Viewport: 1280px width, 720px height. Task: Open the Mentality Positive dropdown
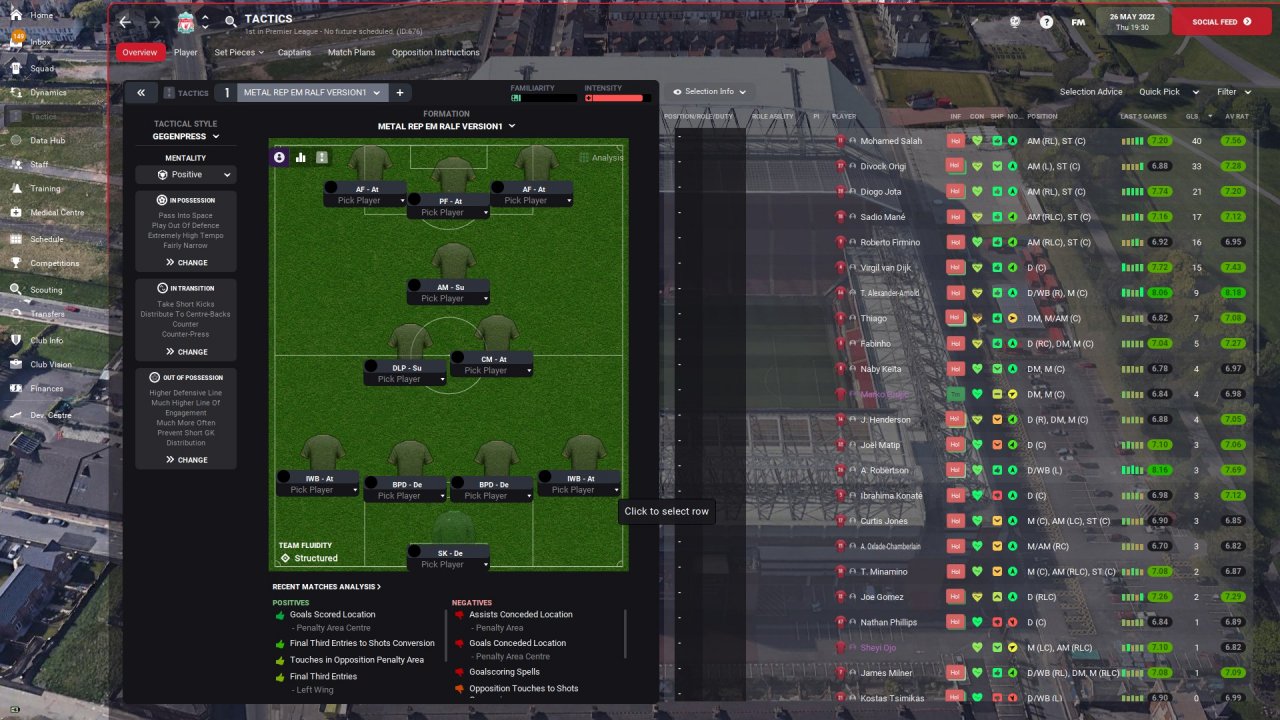(x=186, y=175)
